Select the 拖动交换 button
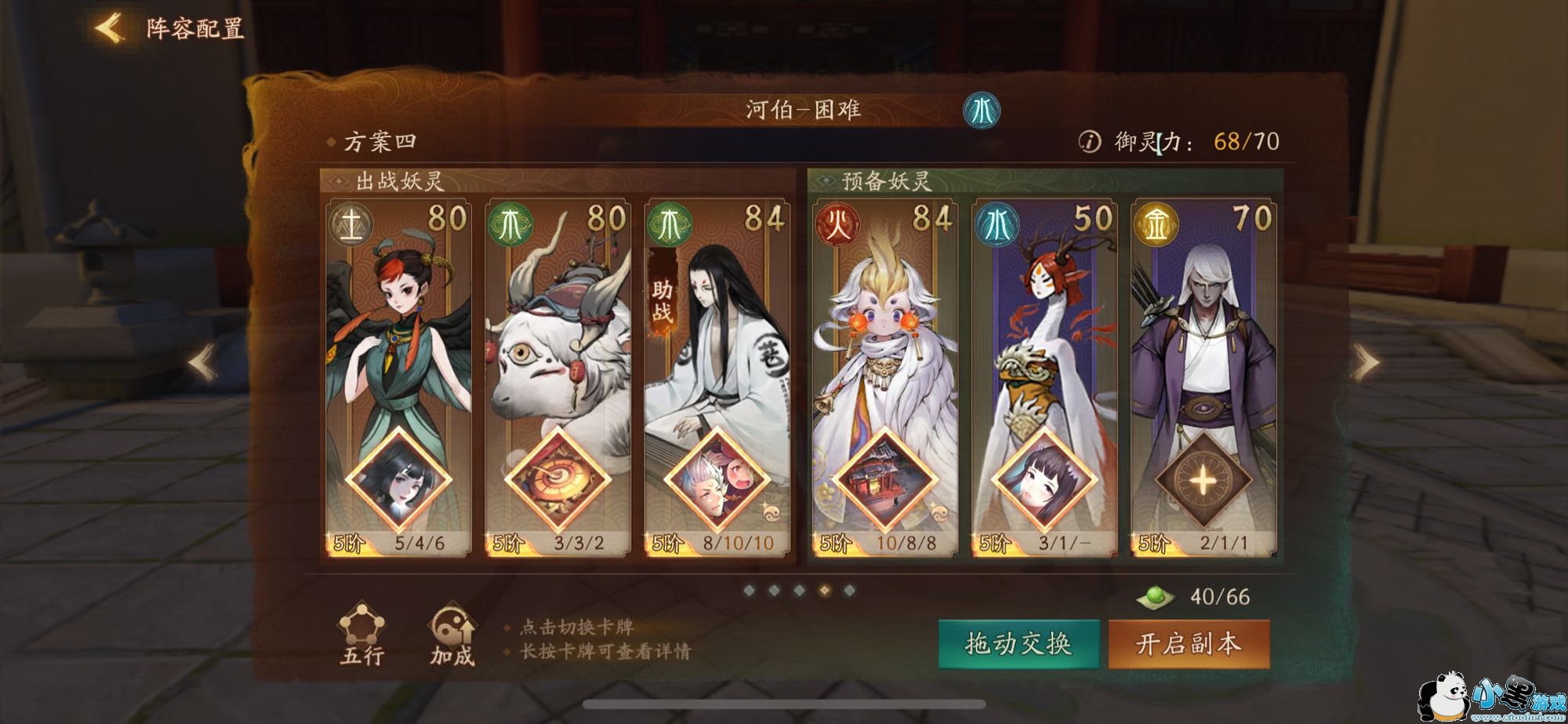1568x724 pixels. (1018, 644)
